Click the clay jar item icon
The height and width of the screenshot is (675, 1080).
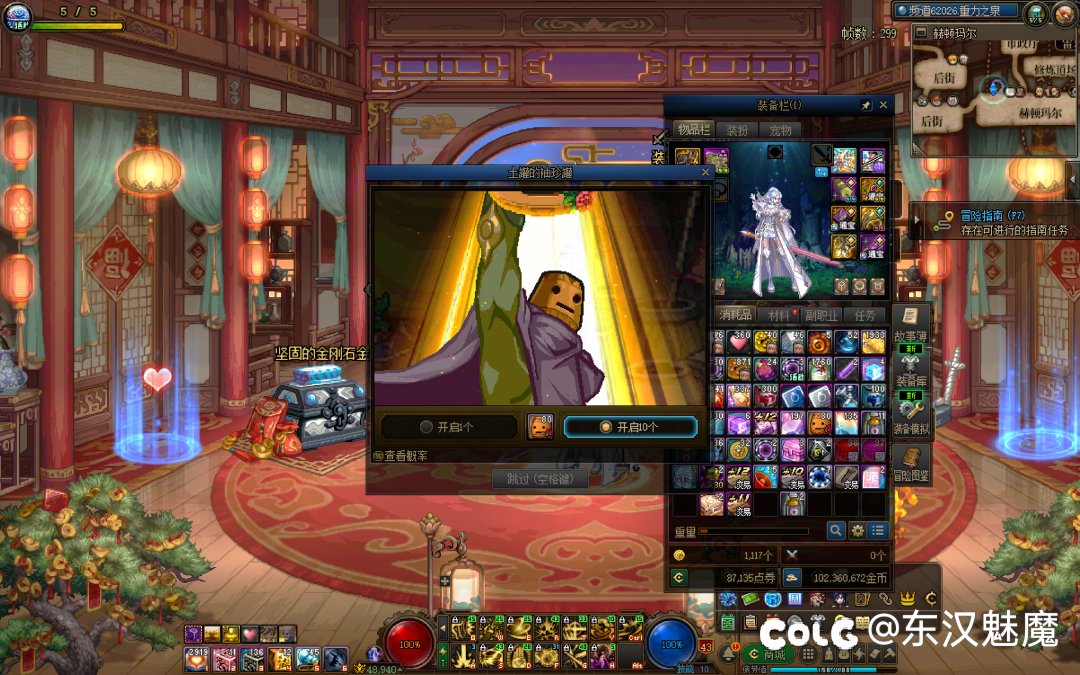tap(540, 427)
